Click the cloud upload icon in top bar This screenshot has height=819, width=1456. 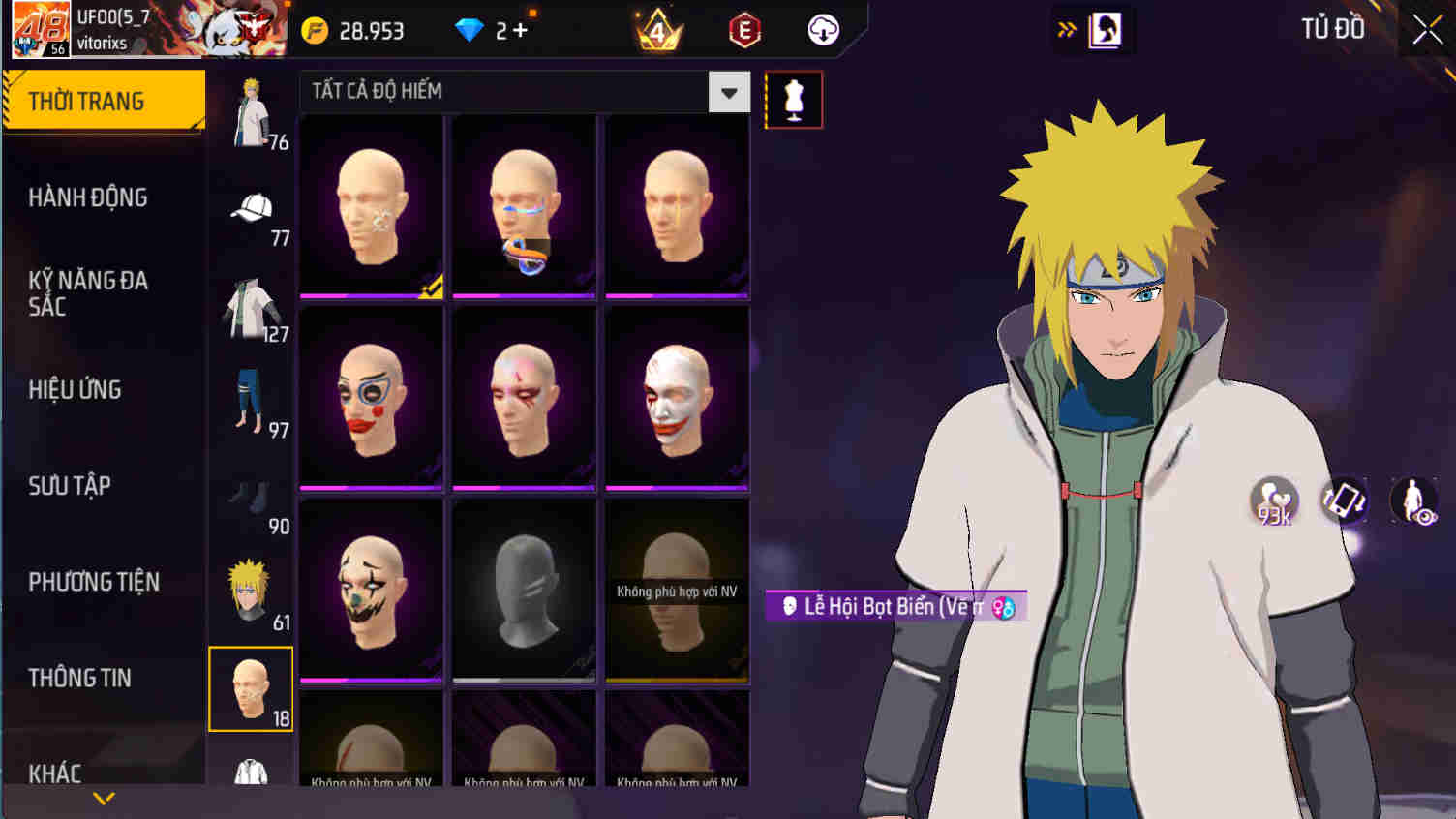pyautogui.click(x=824, y=29)
